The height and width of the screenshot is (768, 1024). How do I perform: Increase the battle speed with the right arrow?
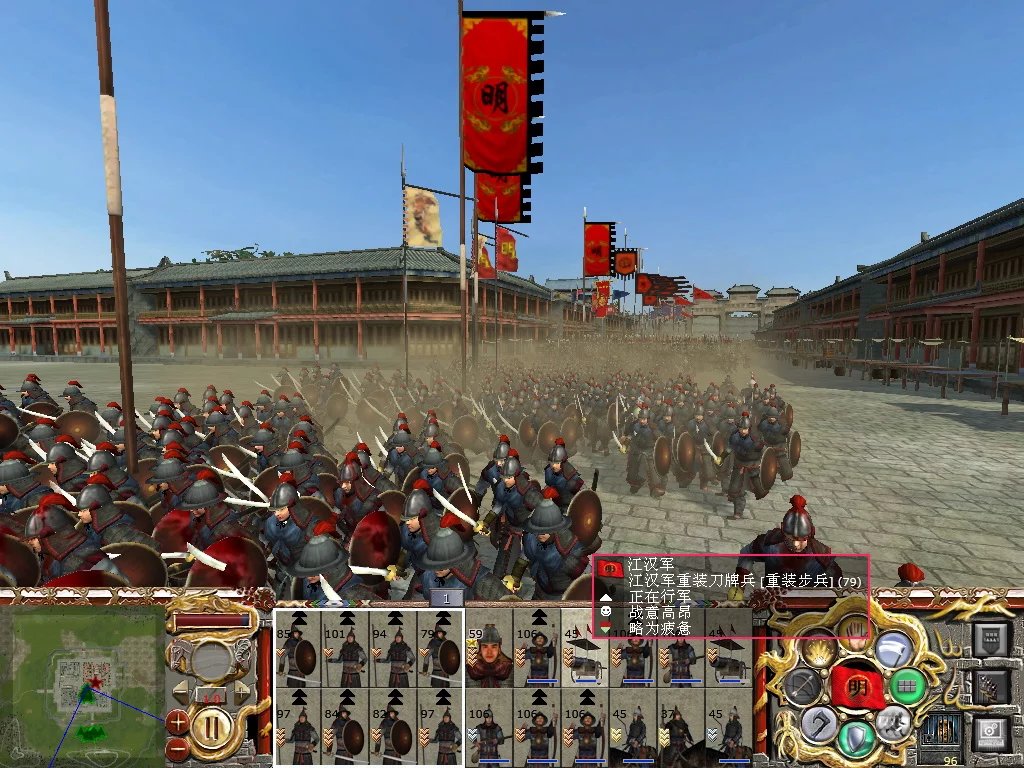242,691
